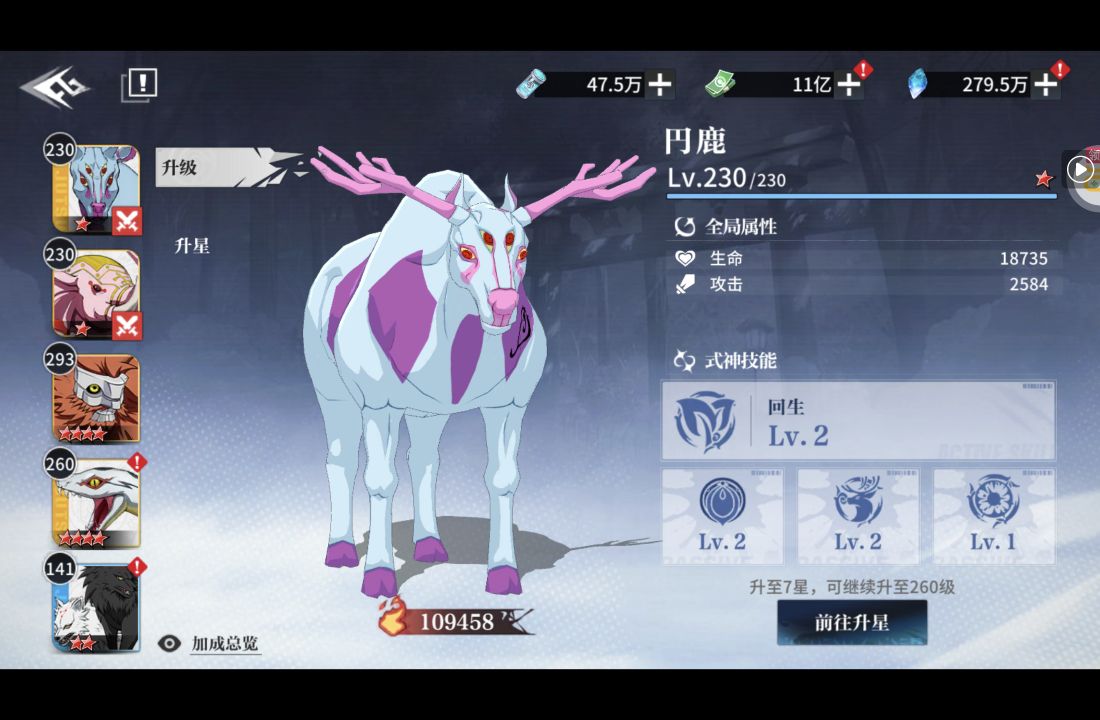1100x720 pixels.
Task: View the Lv. 1 flower passive skill
Action: [x=994, y=516]
